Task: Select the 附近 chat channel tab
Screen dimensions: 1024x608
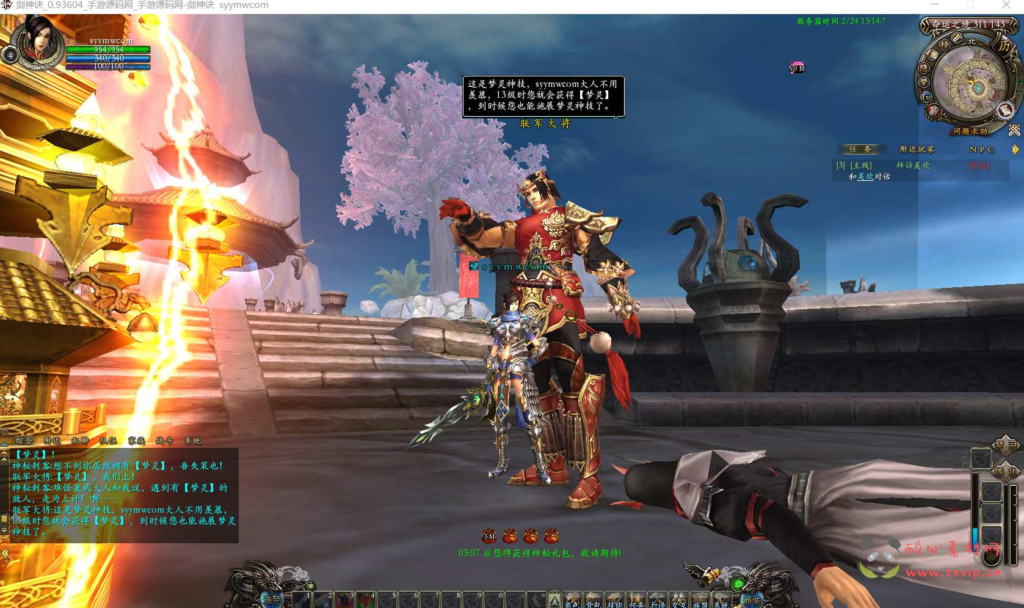Action: pos(53,440)
